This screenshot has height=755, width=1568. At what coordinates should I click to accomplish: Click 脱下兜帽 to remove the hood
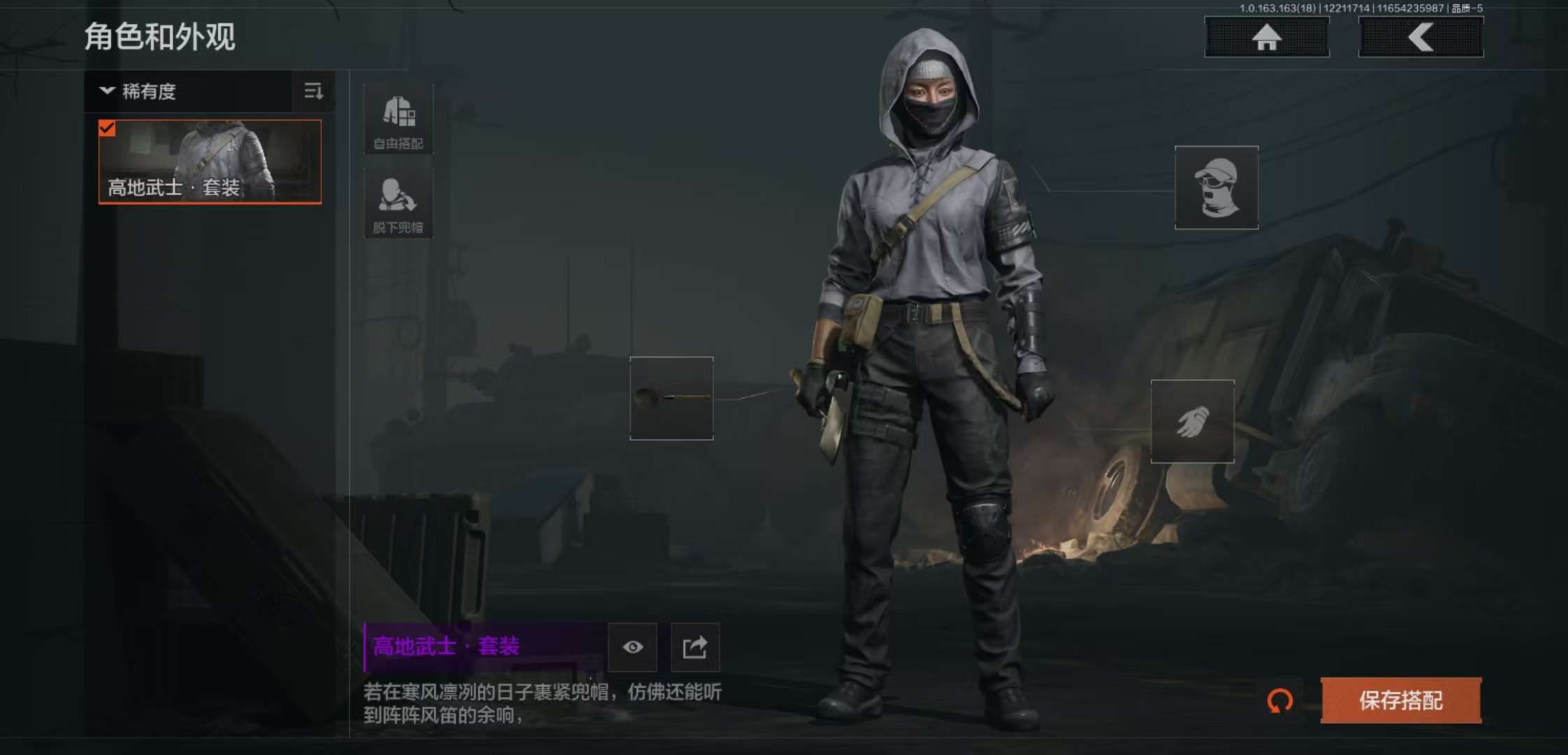(398, 203)
